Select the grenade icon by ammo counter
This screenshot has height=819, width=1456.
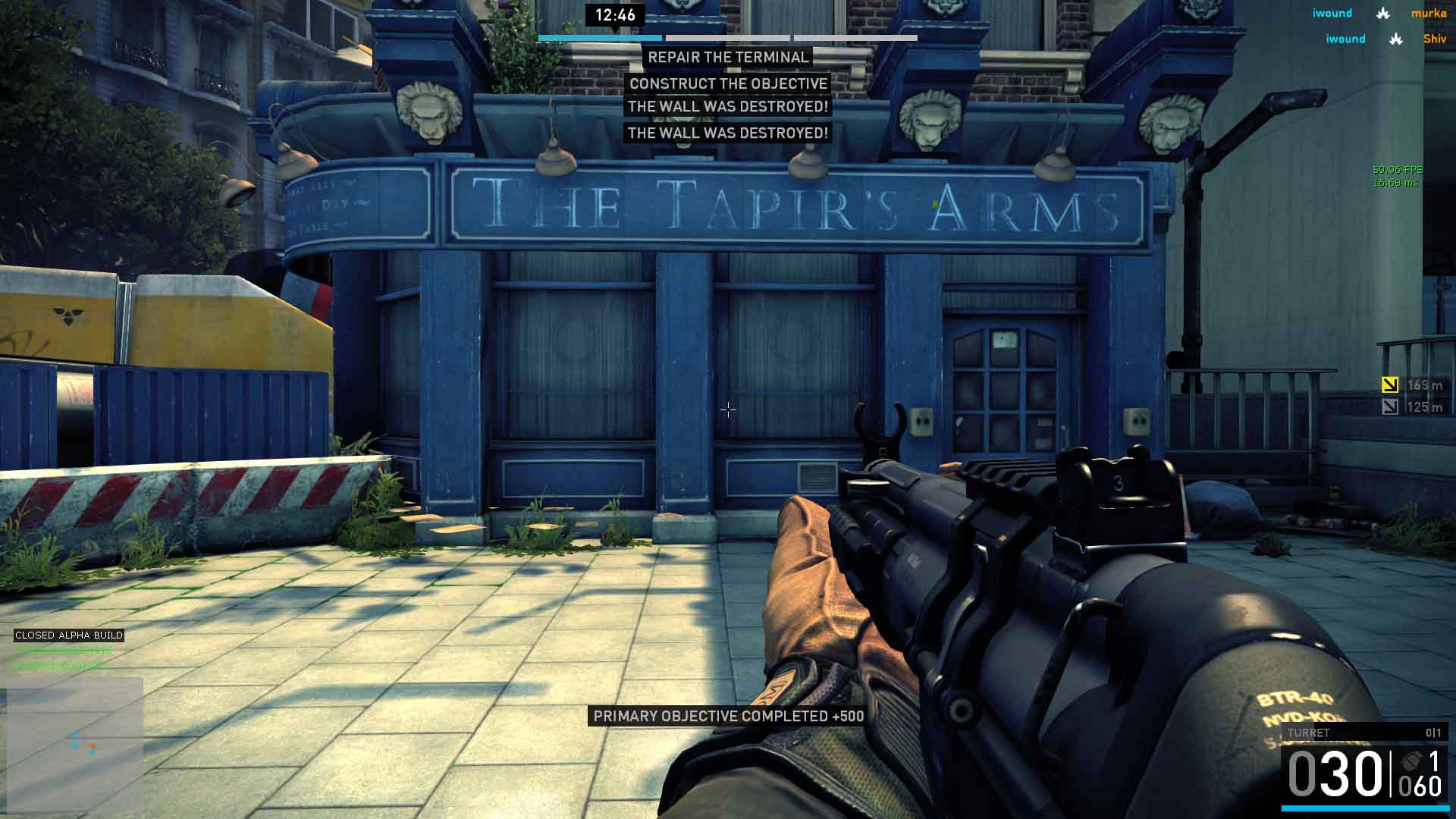point(1412,761)
